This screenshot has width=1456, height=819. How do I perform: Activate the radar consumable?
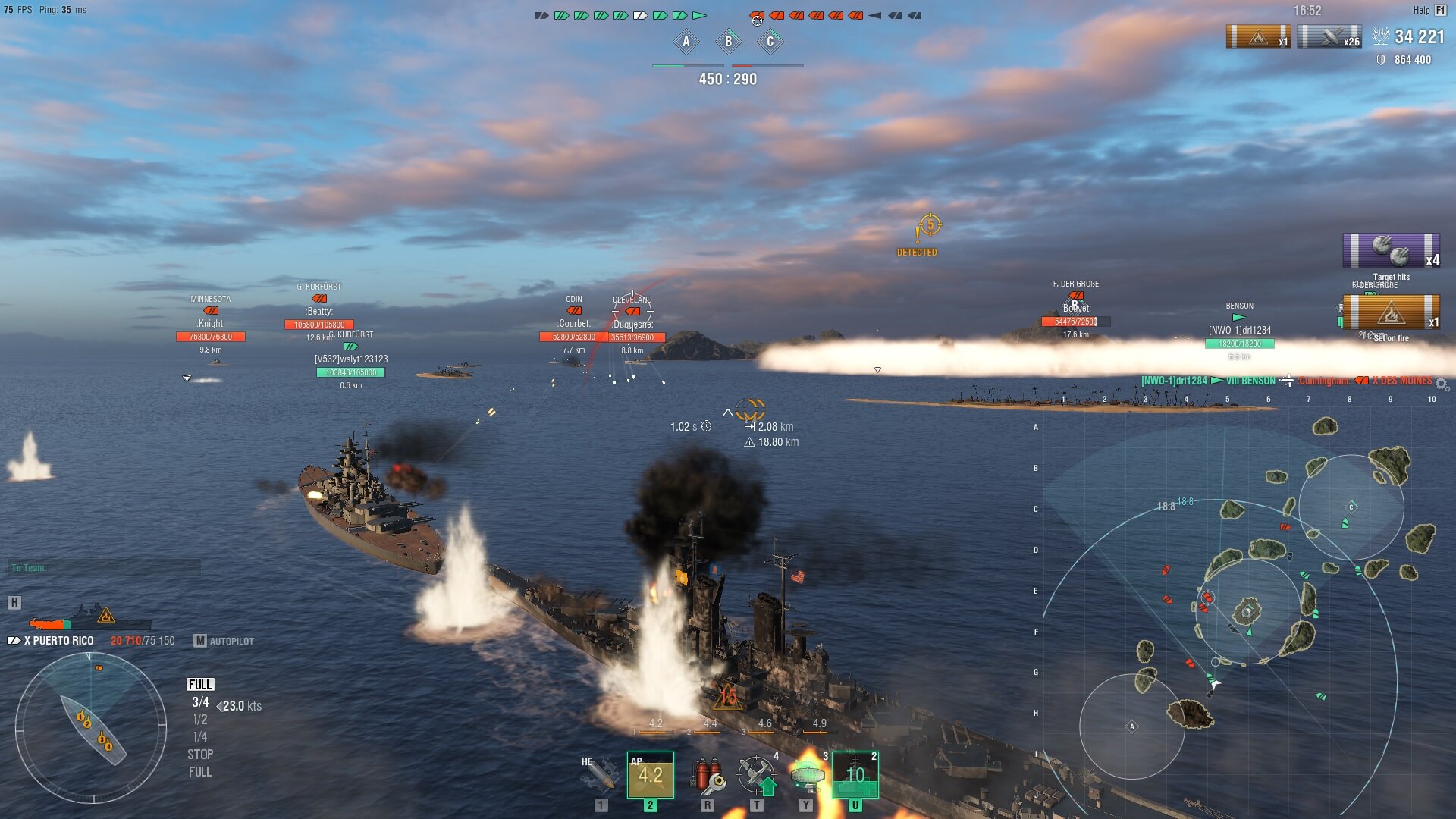tap(806, 775)
